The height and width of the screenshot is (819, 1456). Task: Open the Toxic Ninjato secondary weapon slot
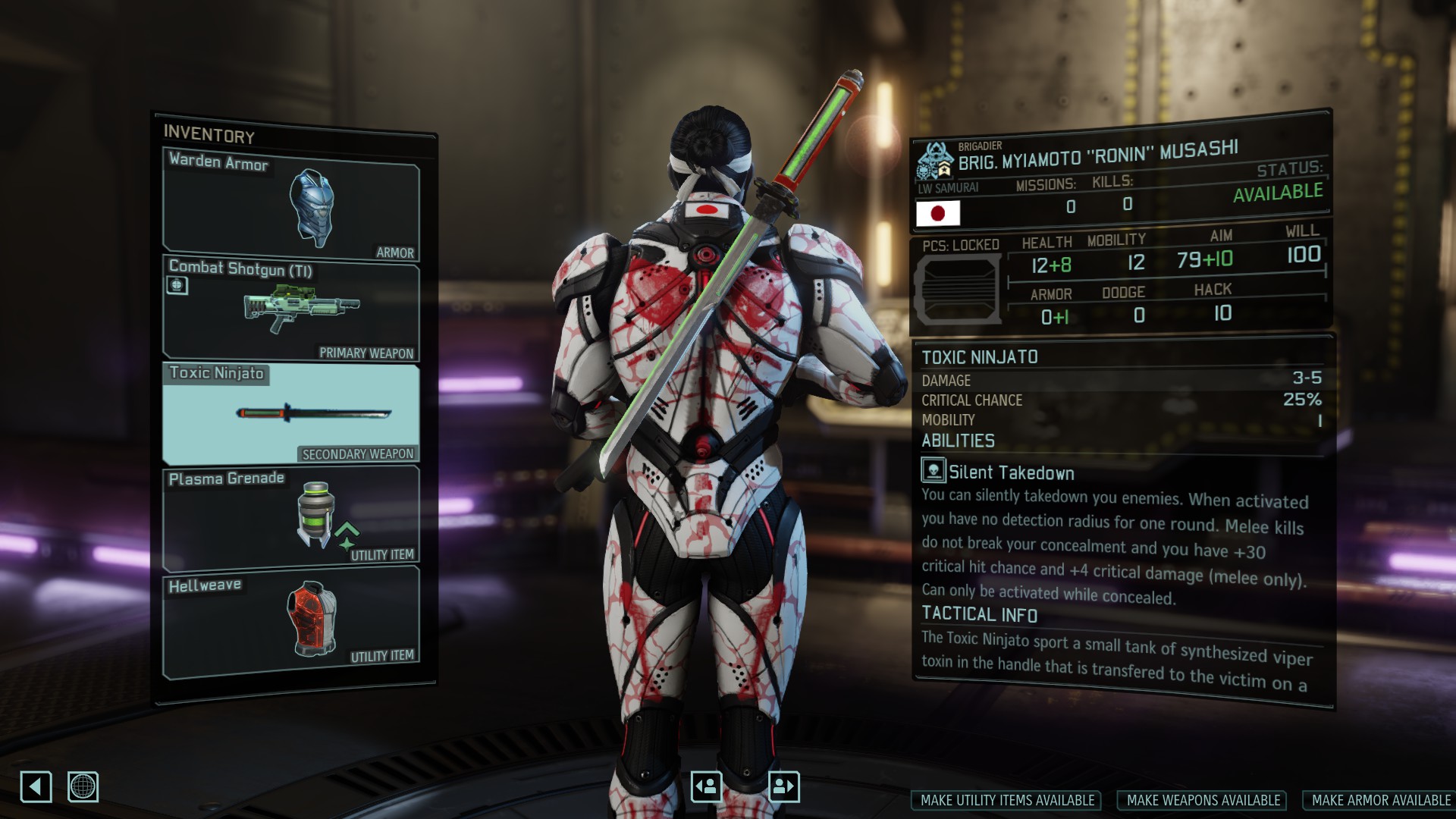291,413
